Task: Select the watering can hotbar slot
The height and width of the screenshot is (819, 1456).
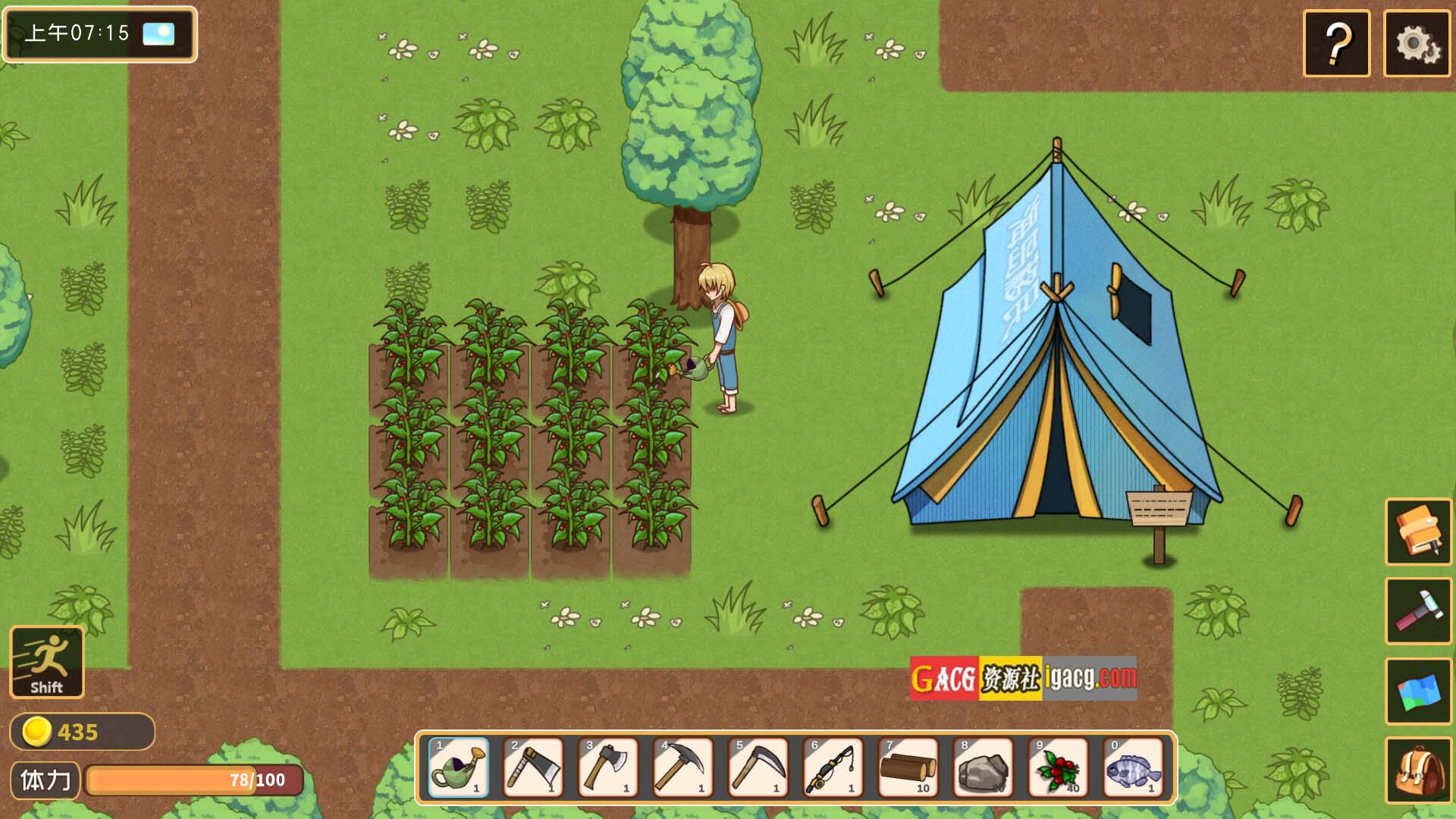Action: click(458, 767)
